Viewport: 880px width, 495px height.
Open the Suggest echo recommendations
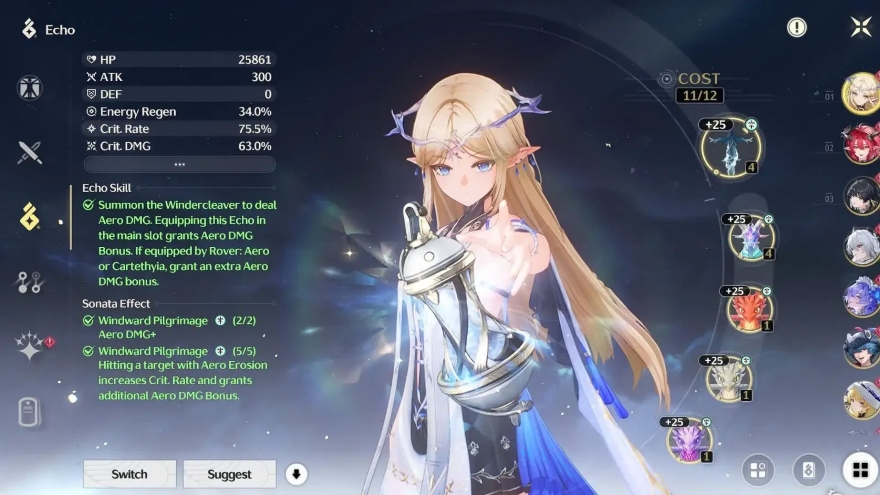point(229,474)
